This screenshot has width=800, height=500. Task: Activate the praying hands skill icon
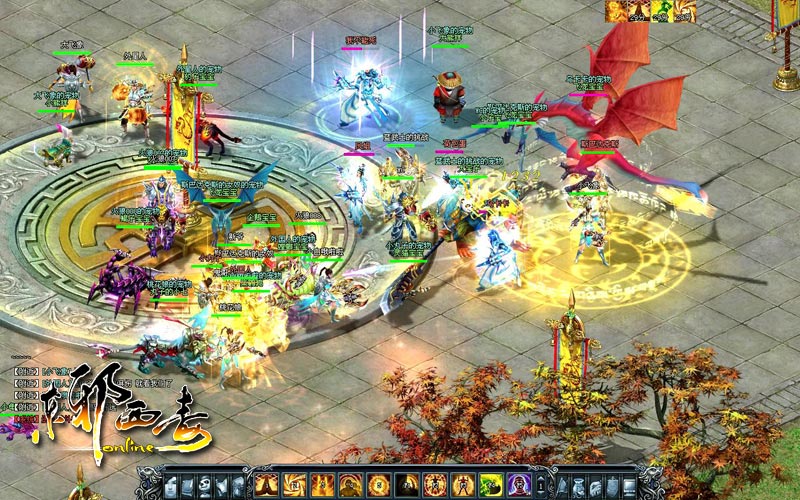point(265,484)
